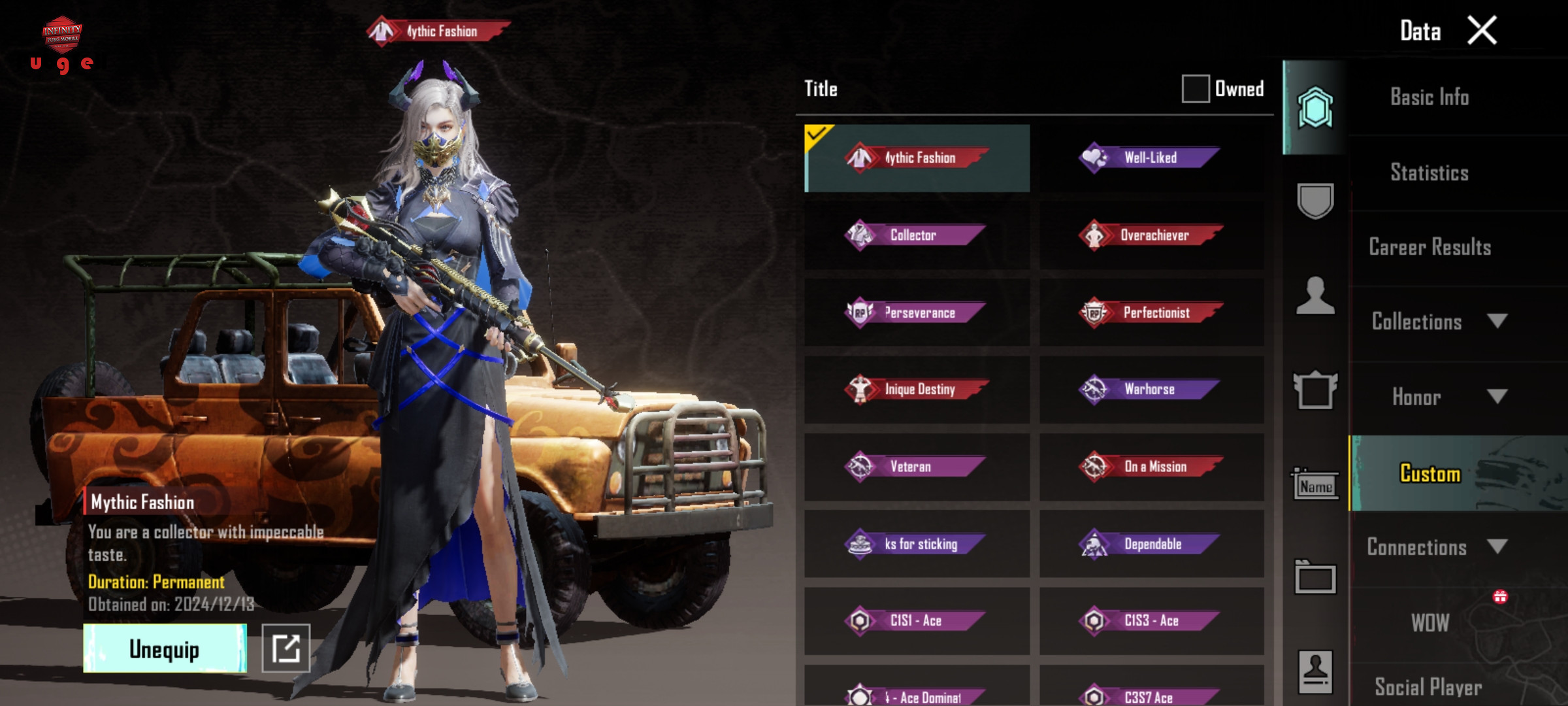The width and height of the screenshot is (1568, 706).
Task: Pick the Perfectionist title
Action: [1151, 312]
